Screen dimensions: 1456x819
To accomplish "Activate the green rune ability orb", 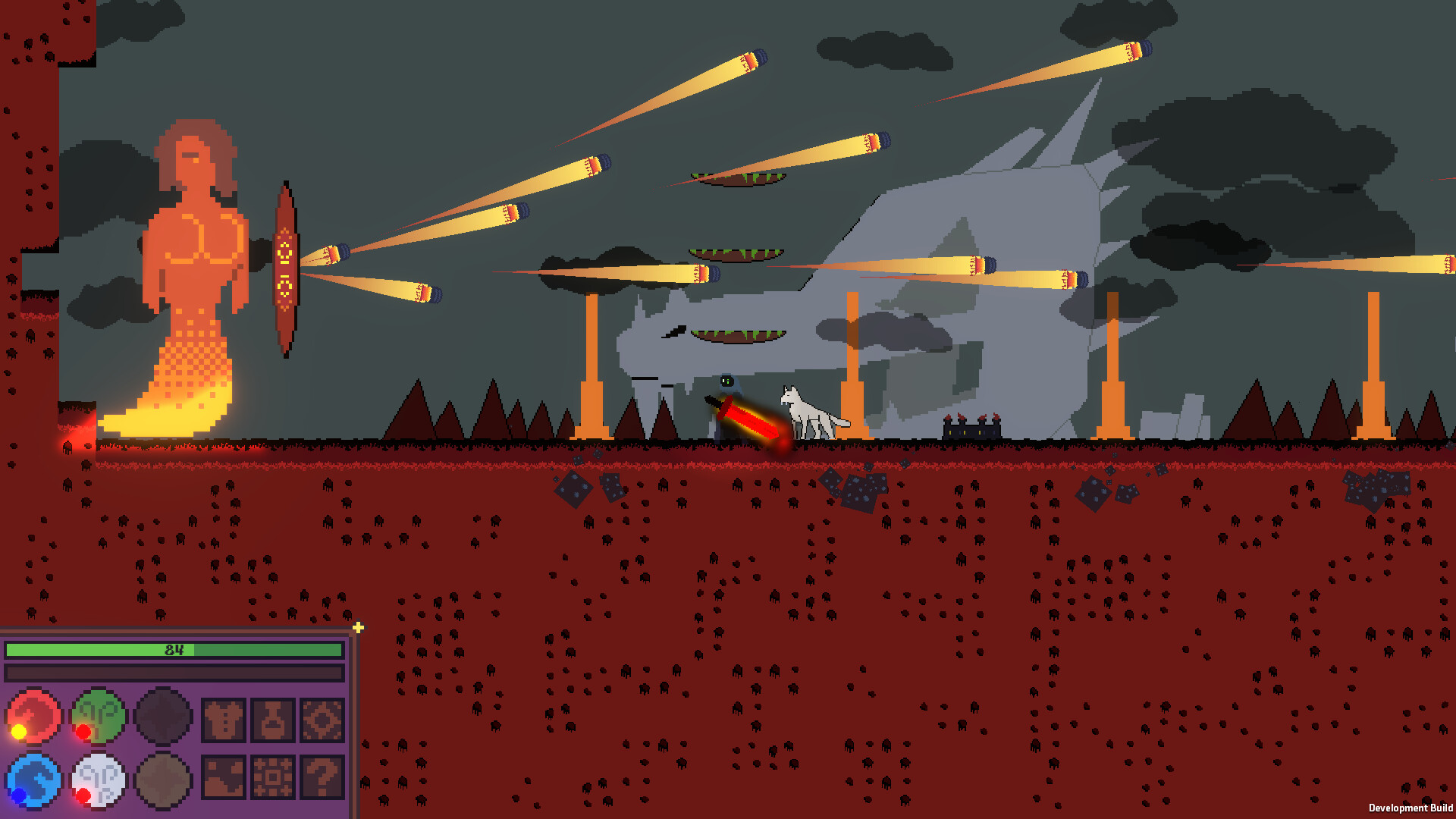I will point(99,717).
